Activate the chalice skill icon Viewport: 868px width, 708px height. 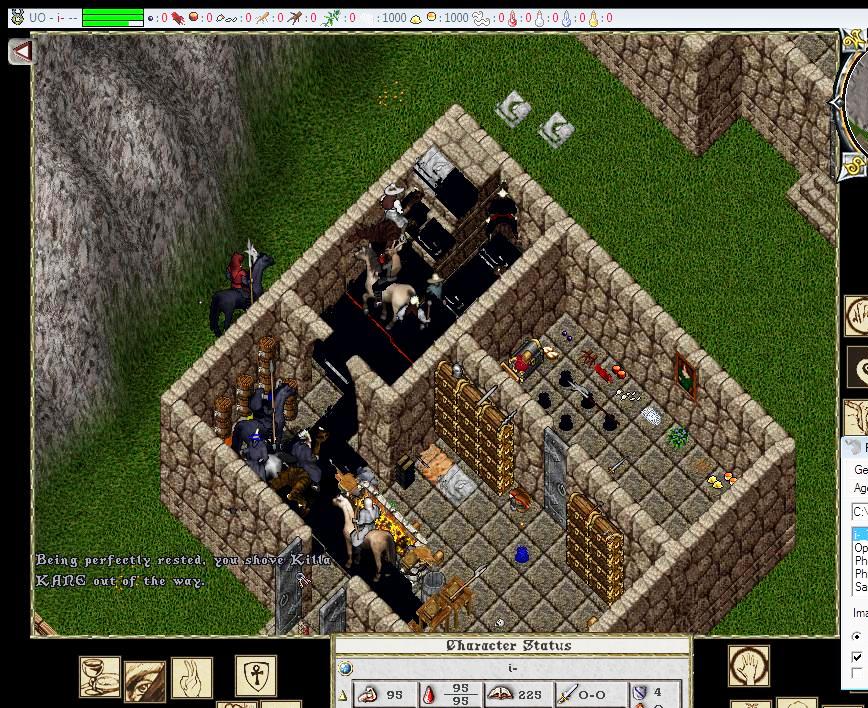point(100,677)
